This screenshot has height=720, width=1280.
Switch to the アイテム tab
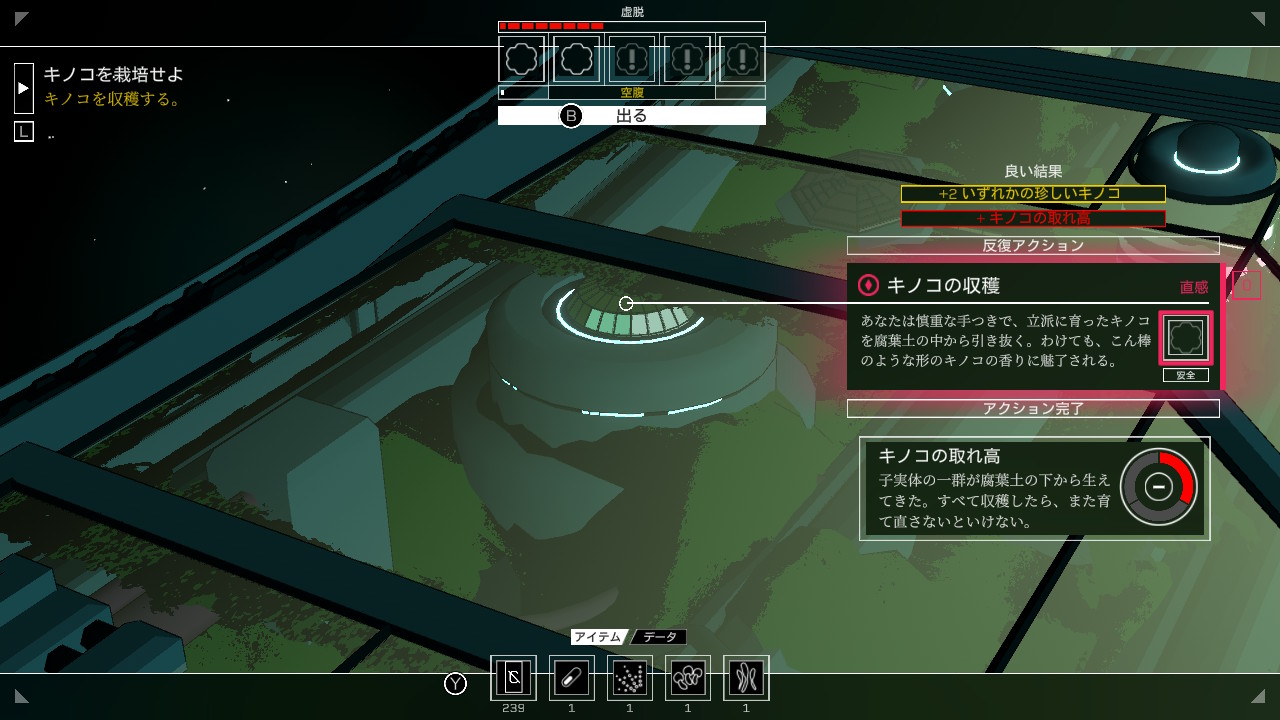coord(599,637)
